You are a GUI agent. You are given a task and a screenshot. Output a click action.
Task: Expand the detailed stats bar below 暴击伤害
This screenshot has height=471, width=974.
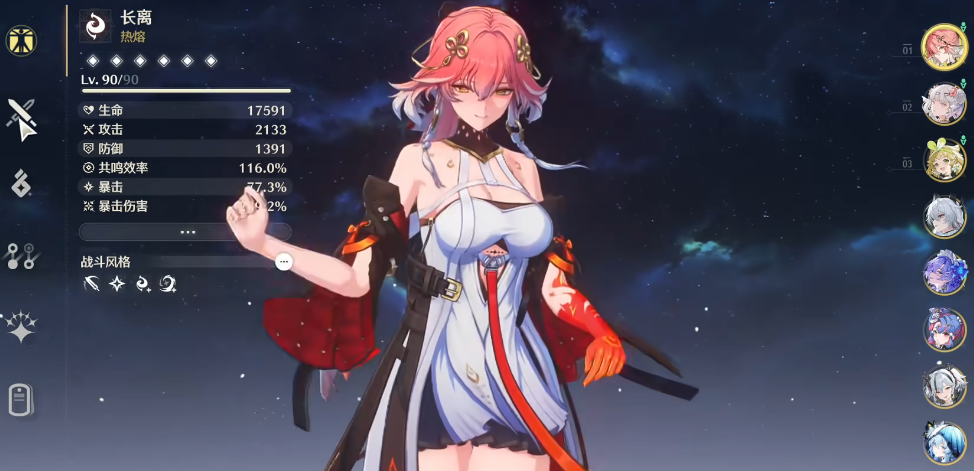186,231
